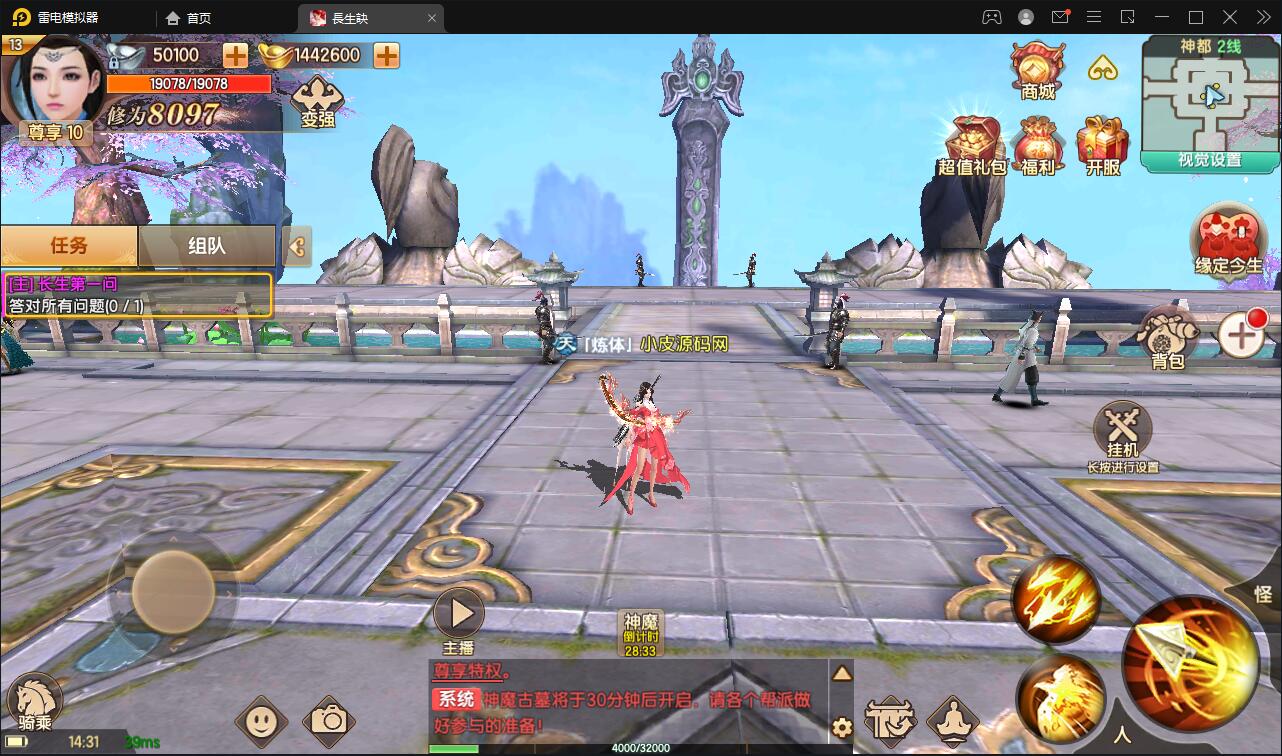Open the 超值礼包 gift pack
The width and height of the screenshot is (1282, 756).
tap(971, 146)
